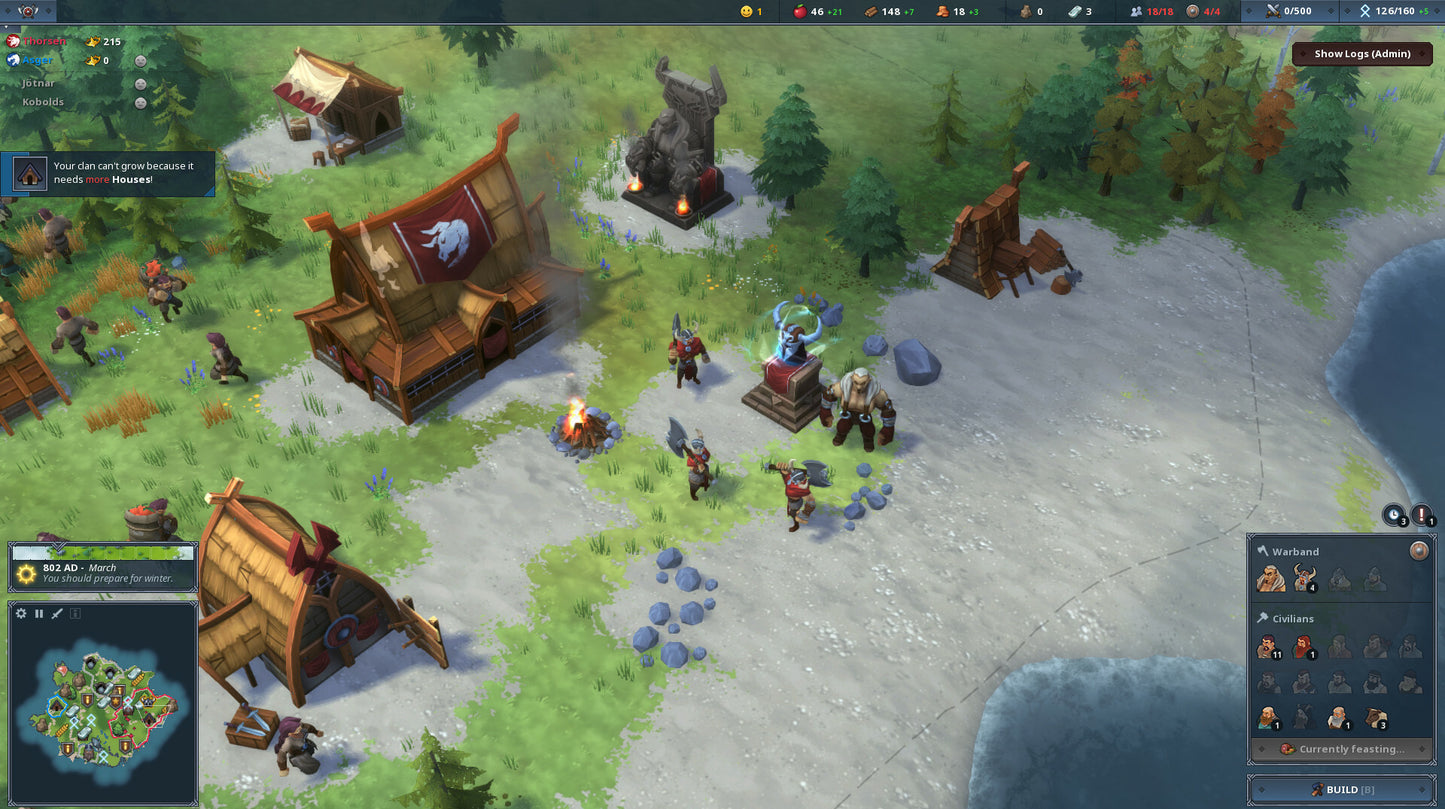Click the villager portrait showing 11 civilians
Viewport: 1445px width, 809px height.
click(x=1270, y=648)
